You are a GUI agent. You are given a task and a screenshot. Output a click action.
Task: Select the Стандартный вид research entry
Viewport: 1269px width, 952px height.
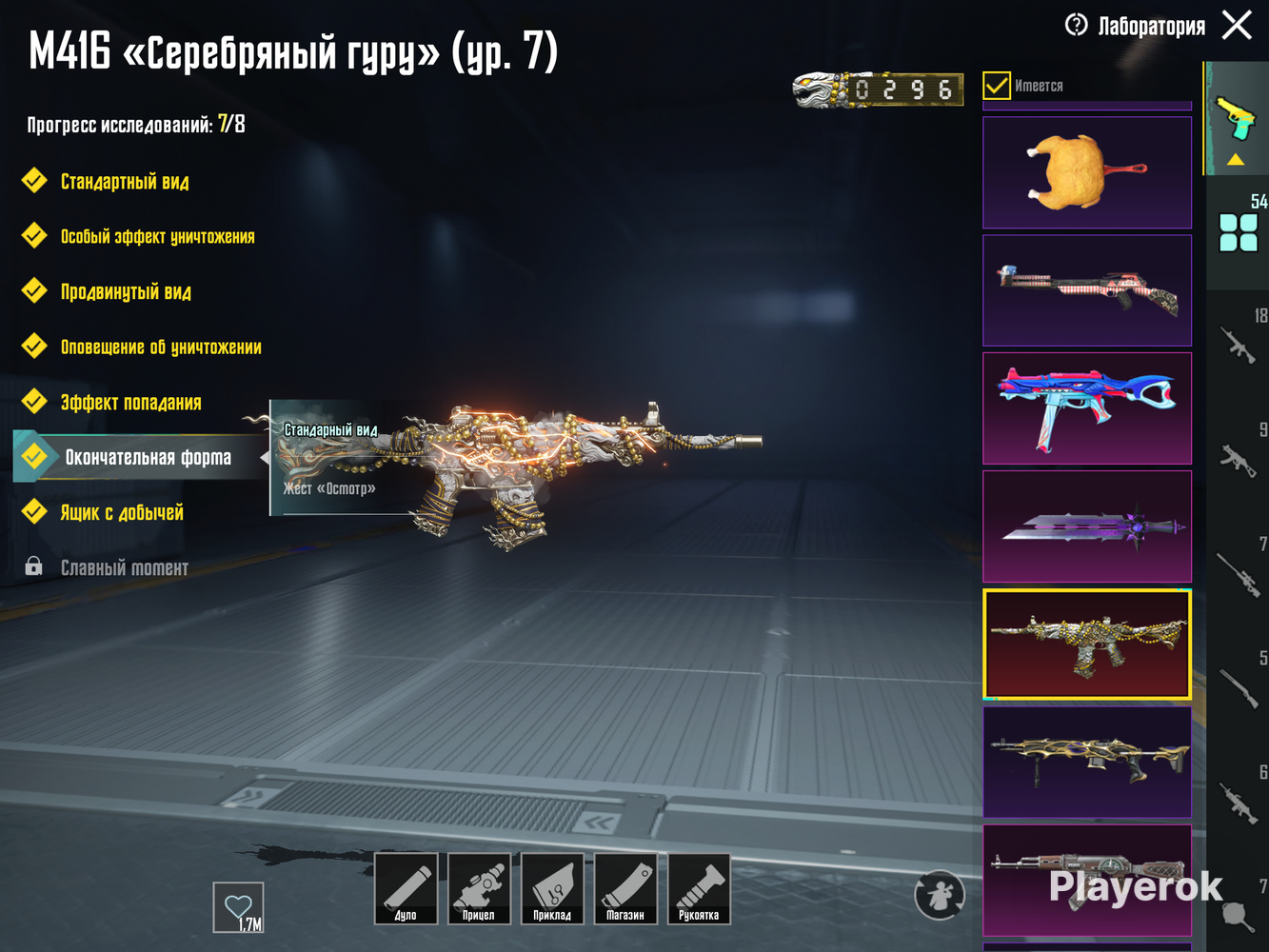pos(125,181)
